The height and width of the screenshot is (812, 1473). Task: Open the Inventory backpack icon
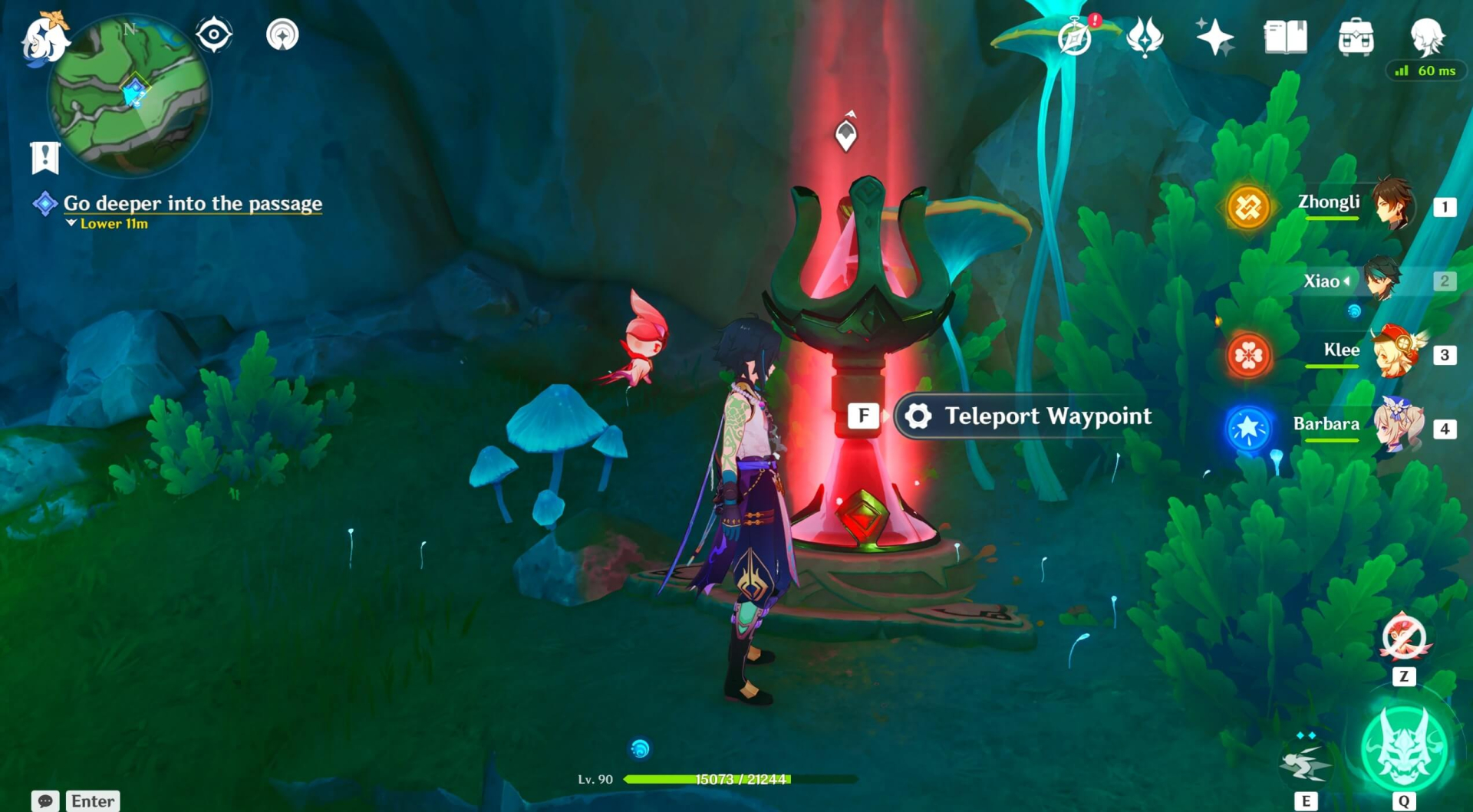(x=1356, y=37)
